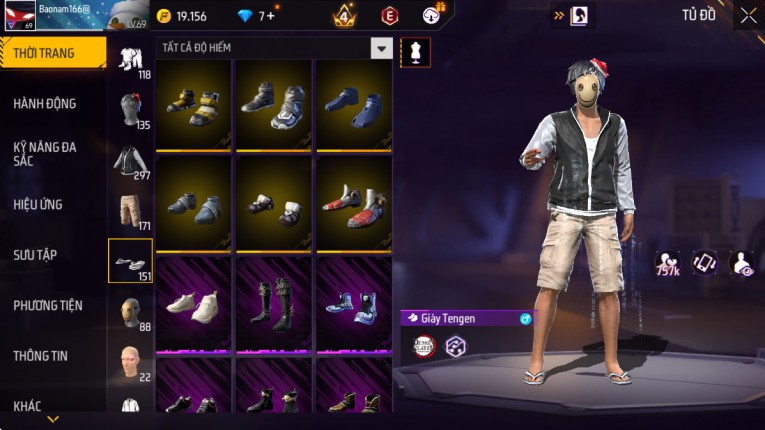Pick the shorts bottoms category icon

[130, 211]
